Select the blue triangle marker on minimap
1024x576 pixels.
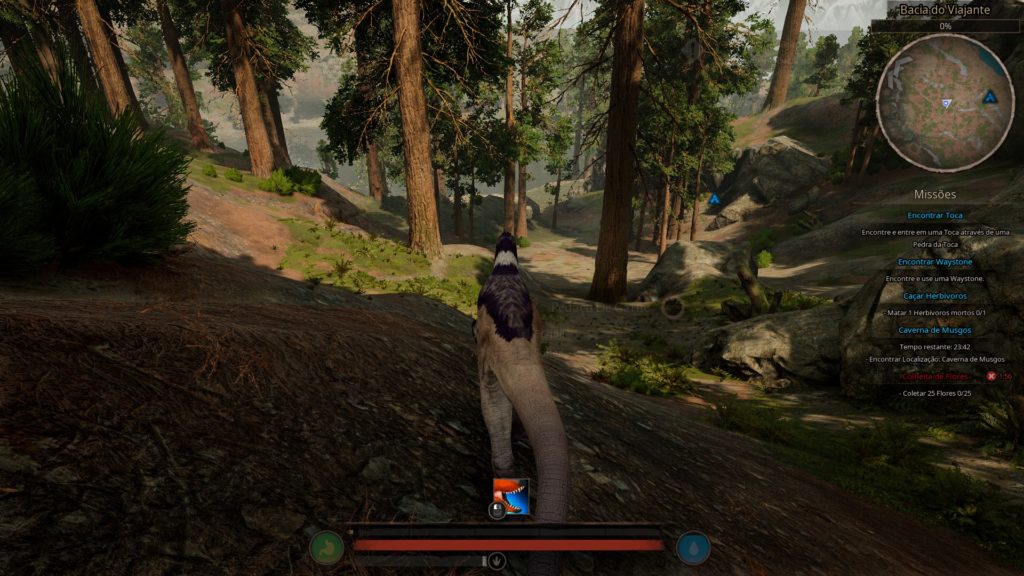[990, 97]
